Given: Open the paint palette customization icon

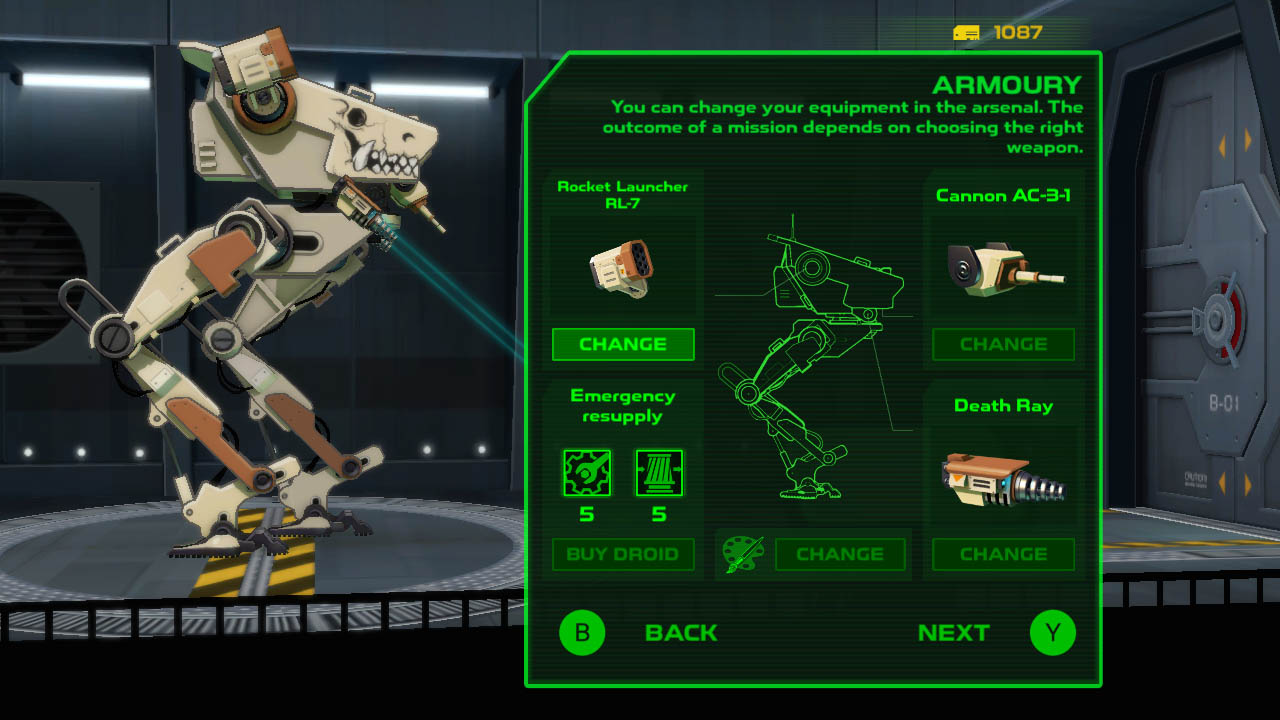Looking at the screenshot, I should click(x=745, y=554).
